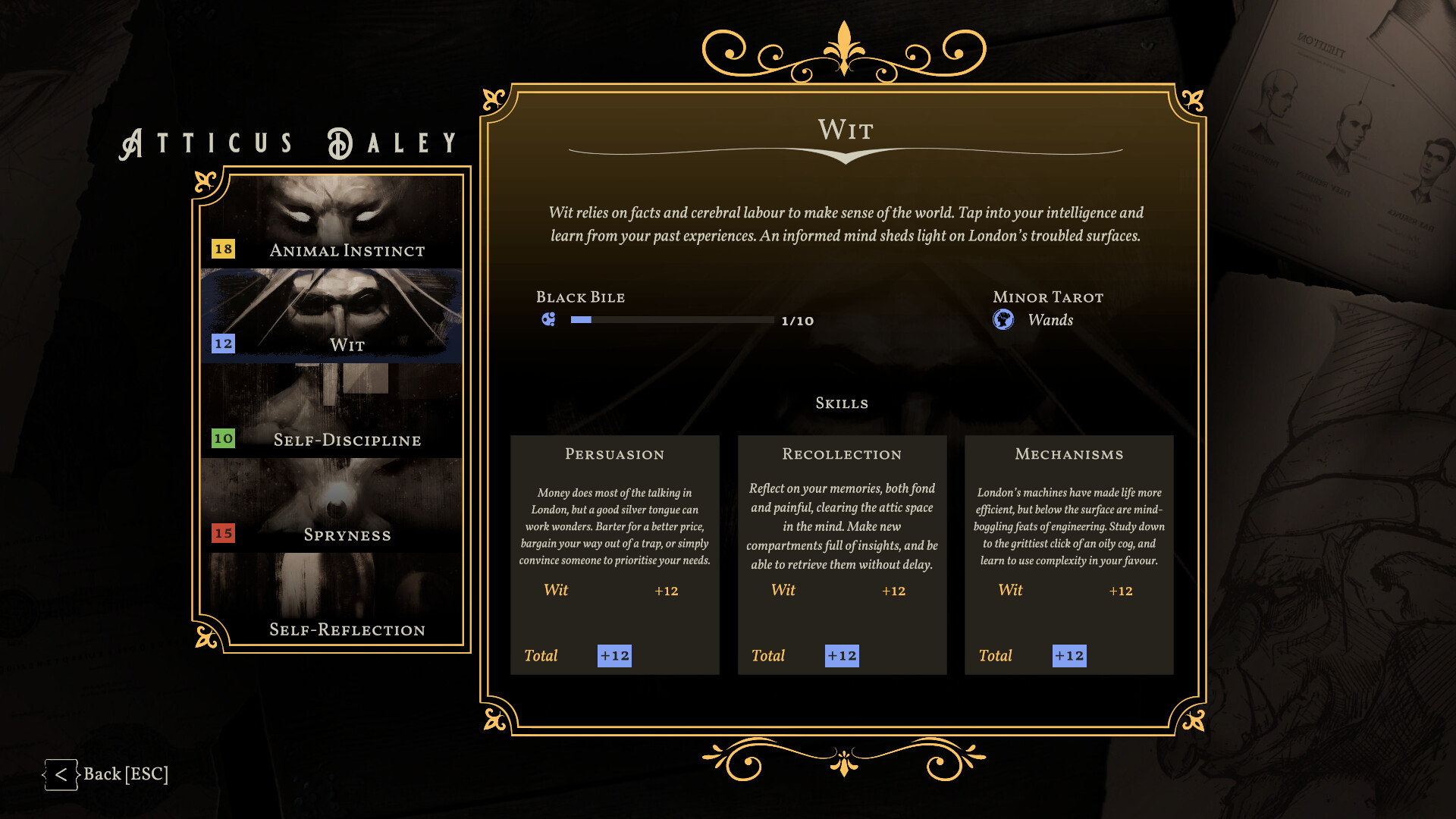Click the Black Bile progress bar
This screenshot has width=1456, height=819.
[671, 320]
